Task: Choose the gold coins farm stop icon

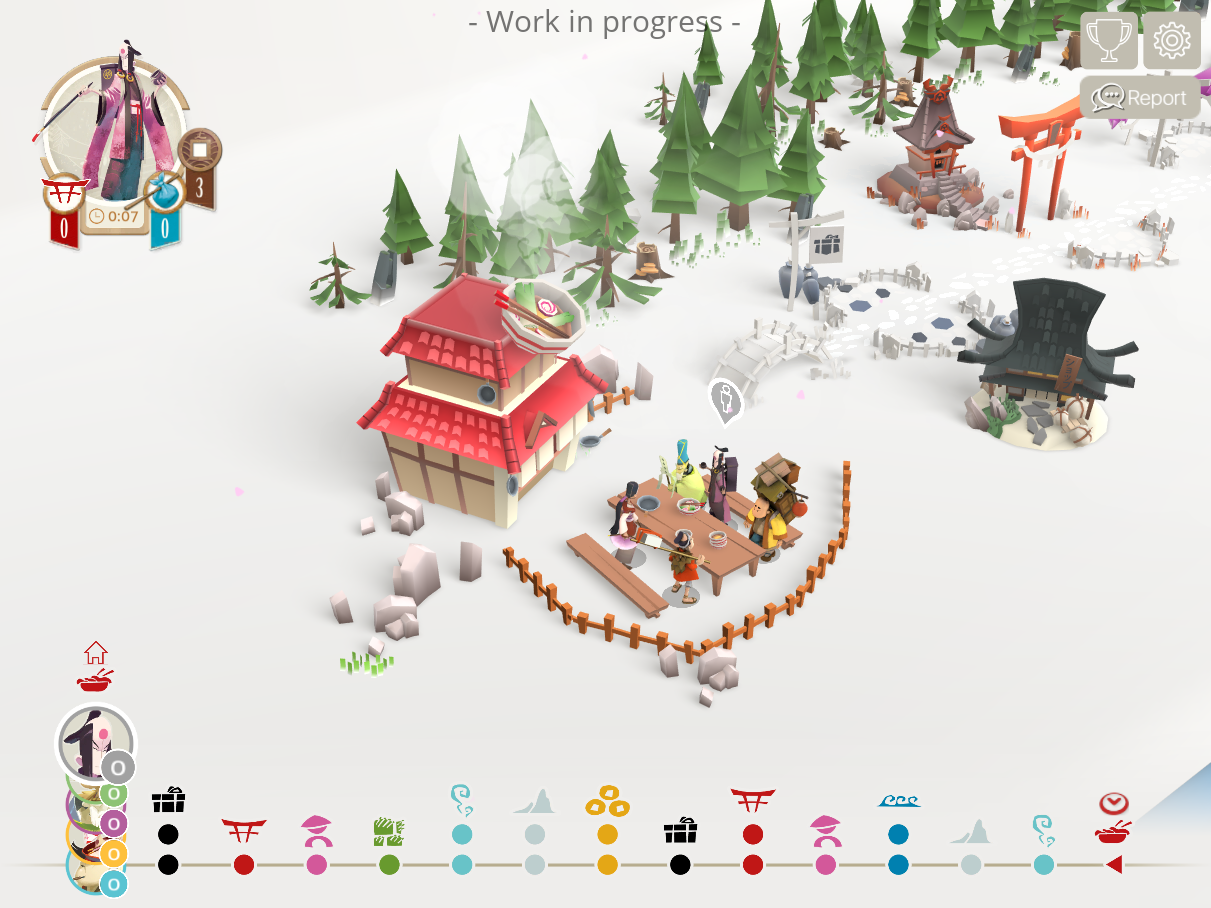Action: 607,802
